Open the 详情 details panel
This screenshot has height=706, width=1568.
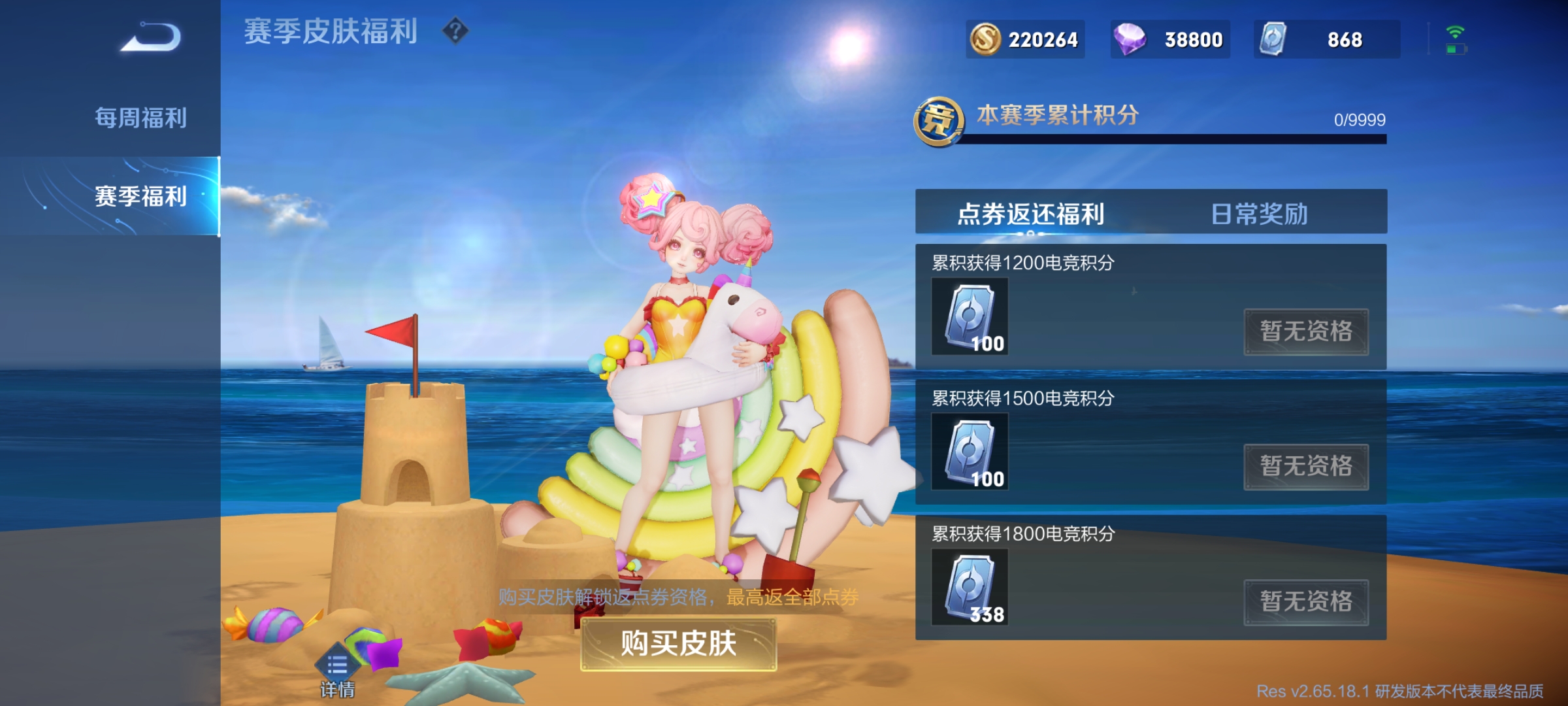337,664
